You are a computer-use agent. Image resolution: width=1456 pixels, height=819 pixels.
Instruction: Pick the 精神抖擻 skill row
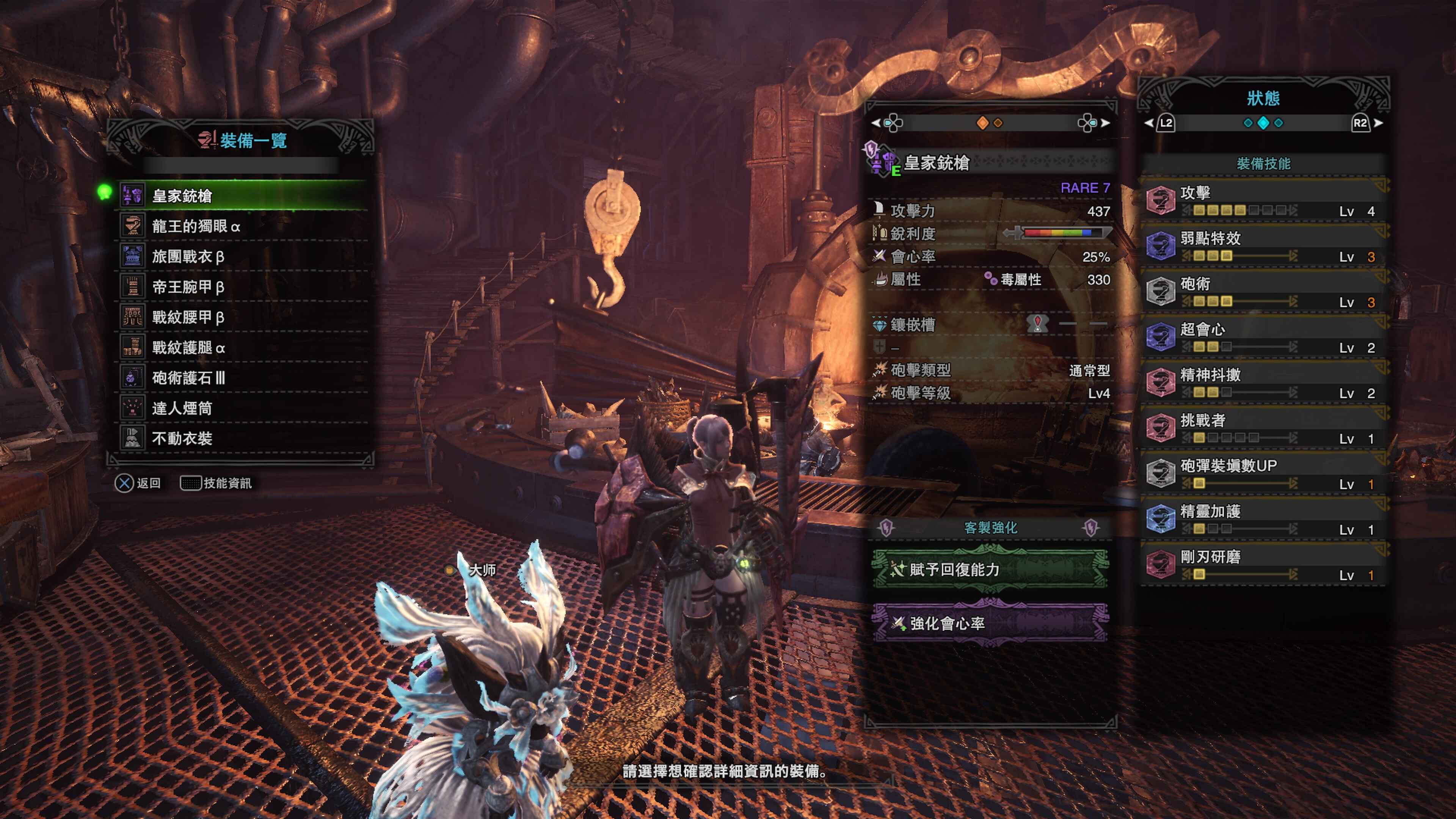click(1264, 383)
